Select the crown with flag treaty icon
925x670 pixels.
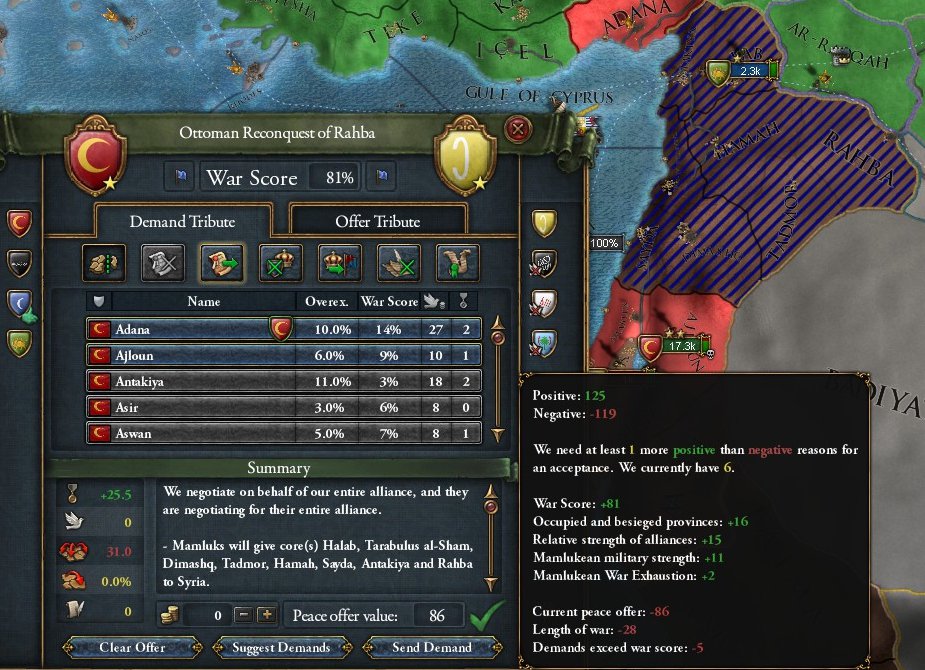click(x=339, y=262)
